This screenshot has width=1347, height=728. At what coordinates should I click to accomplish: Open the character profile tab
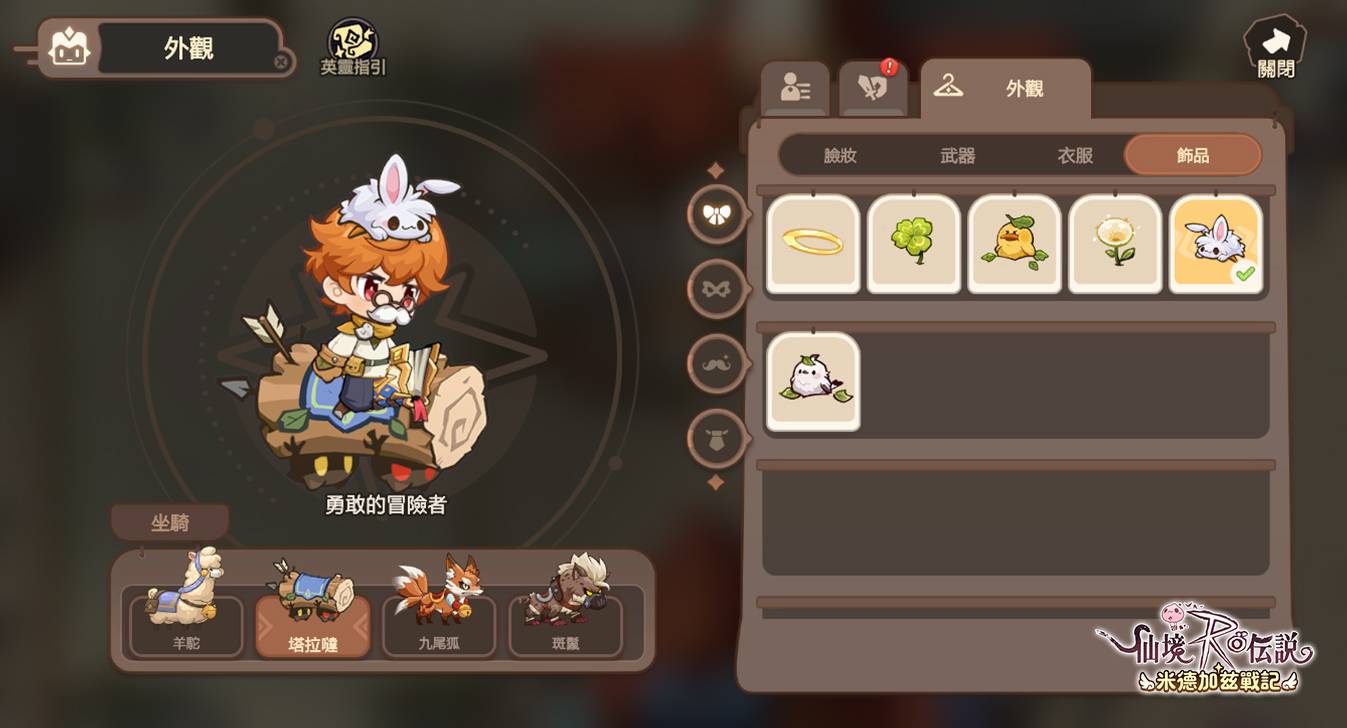point(795,89)
